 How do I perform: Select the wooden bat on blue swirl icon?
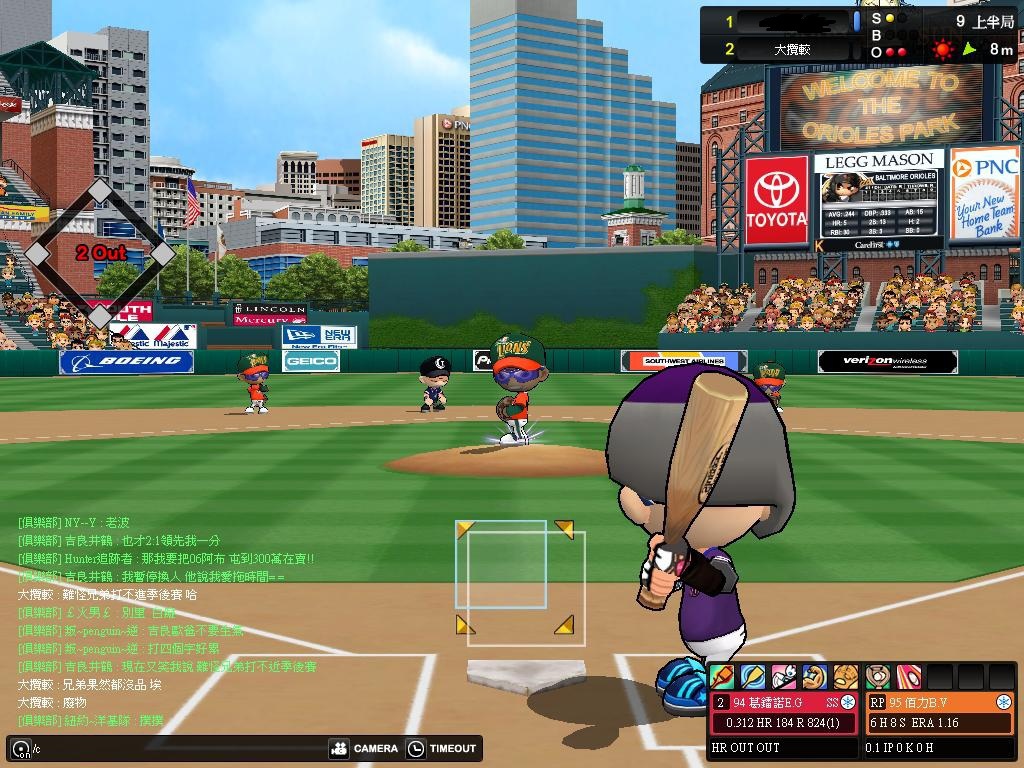(x=753, y=677)
